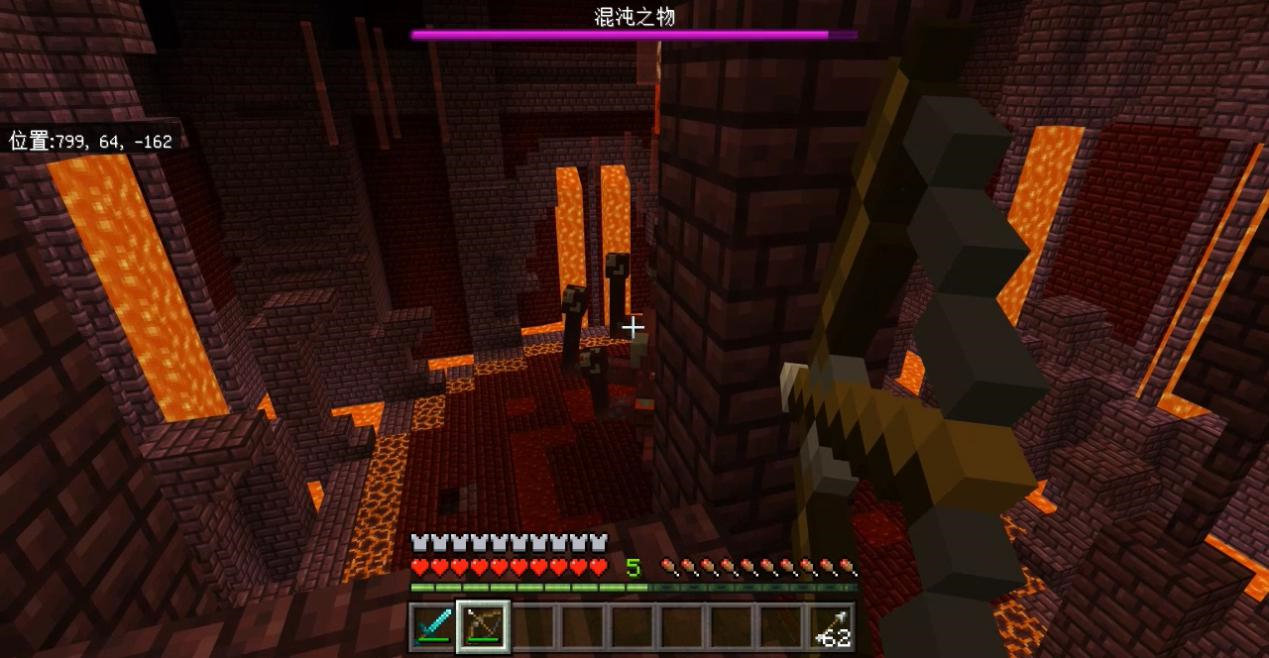Viewport: 1269px width, 658px height.
Task: Select the bow hotbar slot
Action: coord(484,627)
